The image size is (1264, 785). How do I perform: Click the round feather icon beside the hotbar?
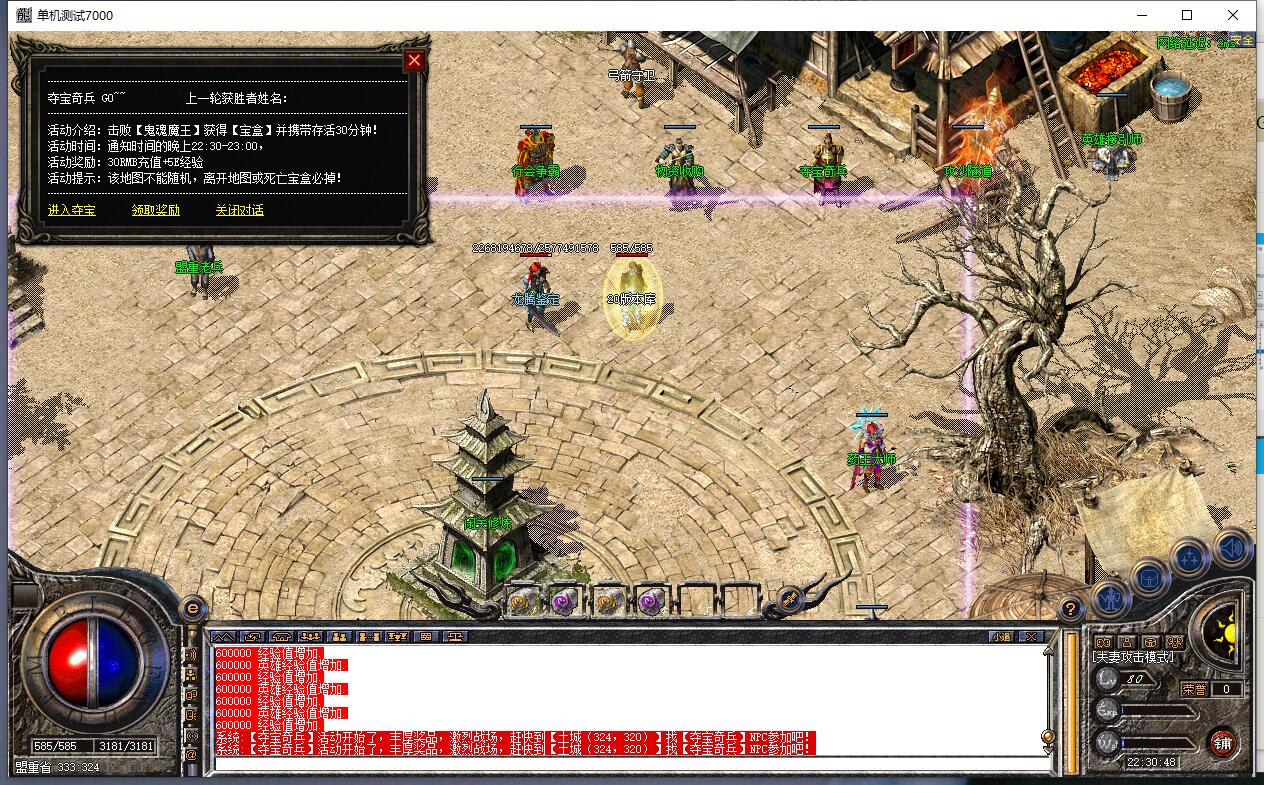(x=789, y=599)
